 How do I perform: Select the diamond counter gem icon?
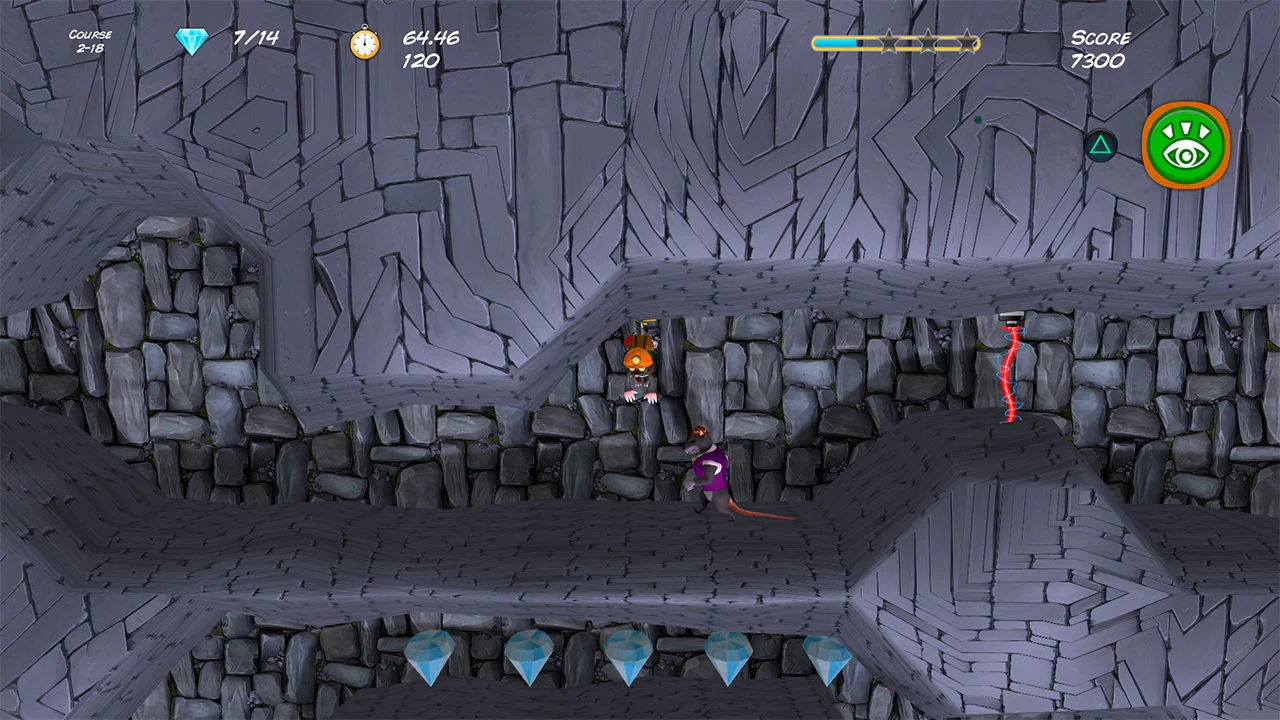point(189,40)
